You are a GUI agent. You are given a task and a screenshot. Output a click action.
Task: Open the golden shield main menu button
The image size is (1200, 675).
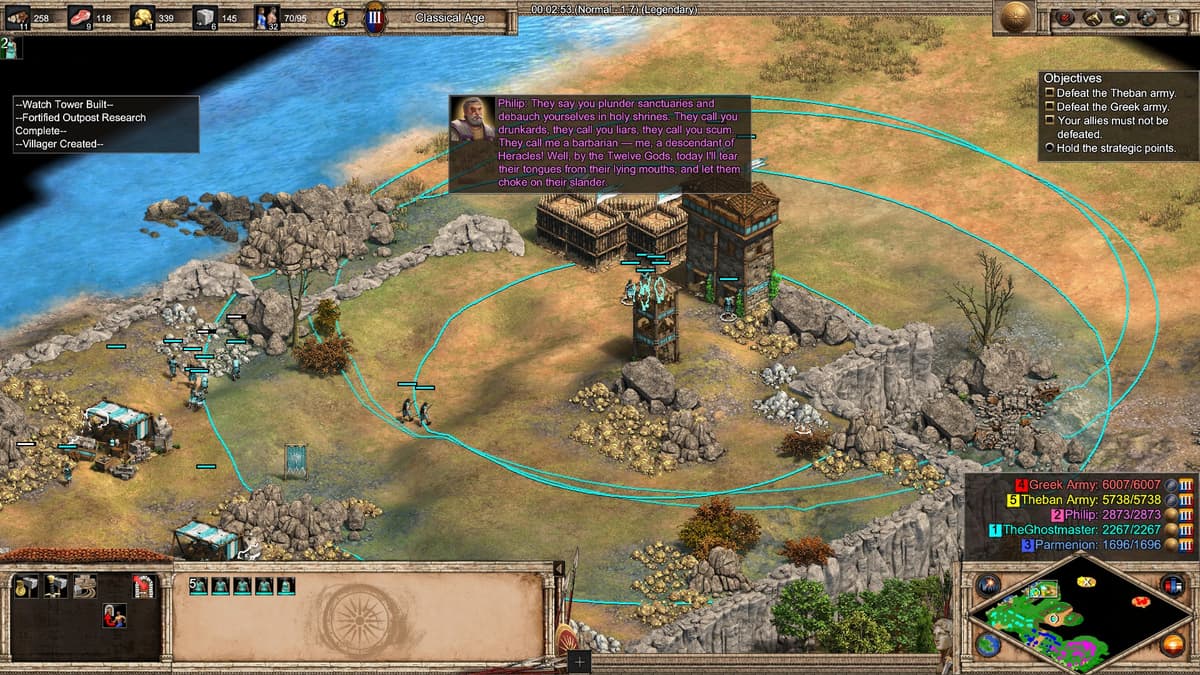tap(1018, 17)
